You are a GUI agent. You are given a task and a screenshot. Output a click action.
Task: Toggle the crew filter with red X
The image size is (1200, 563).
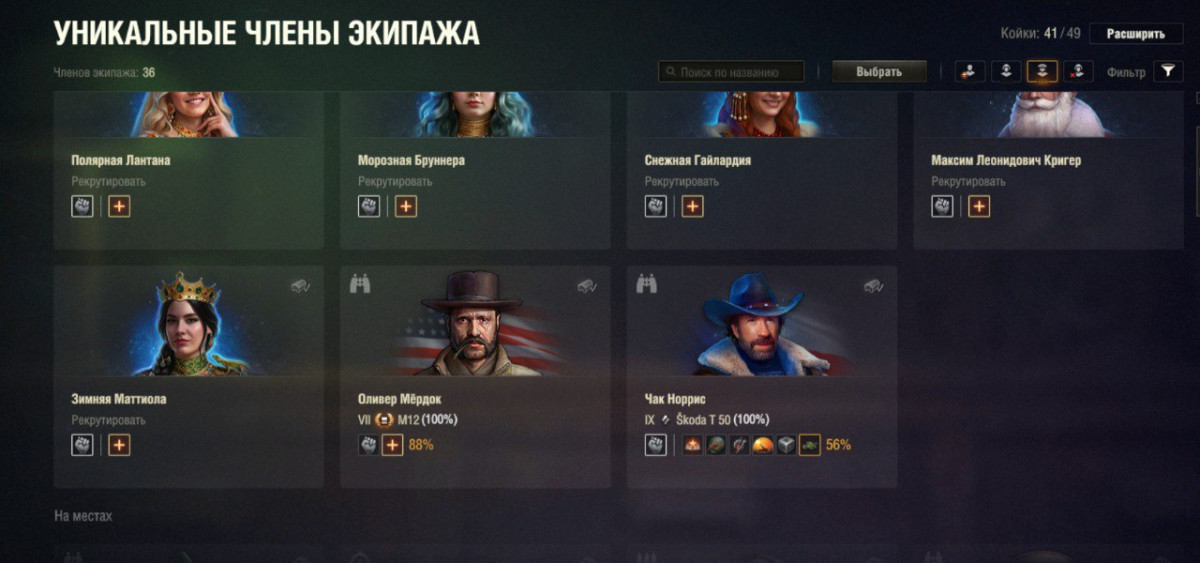[x=1077, y=71]
